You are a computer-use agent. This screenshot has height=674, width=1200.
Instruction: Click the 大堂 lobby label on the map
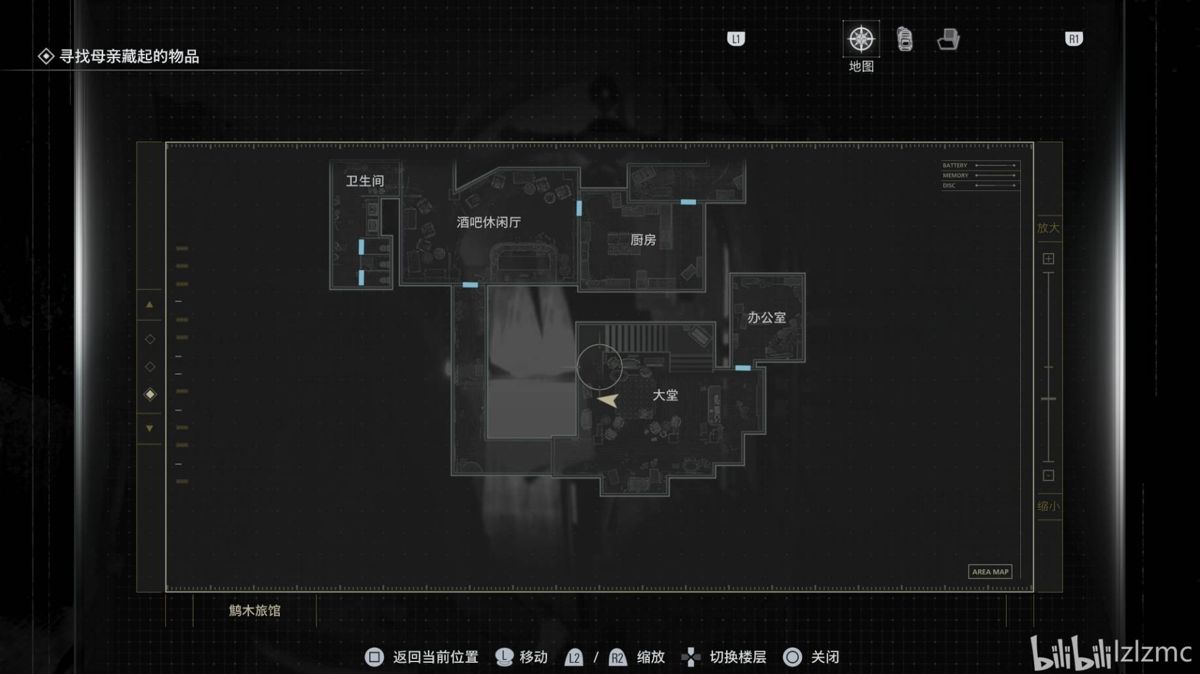coord(665,395)
